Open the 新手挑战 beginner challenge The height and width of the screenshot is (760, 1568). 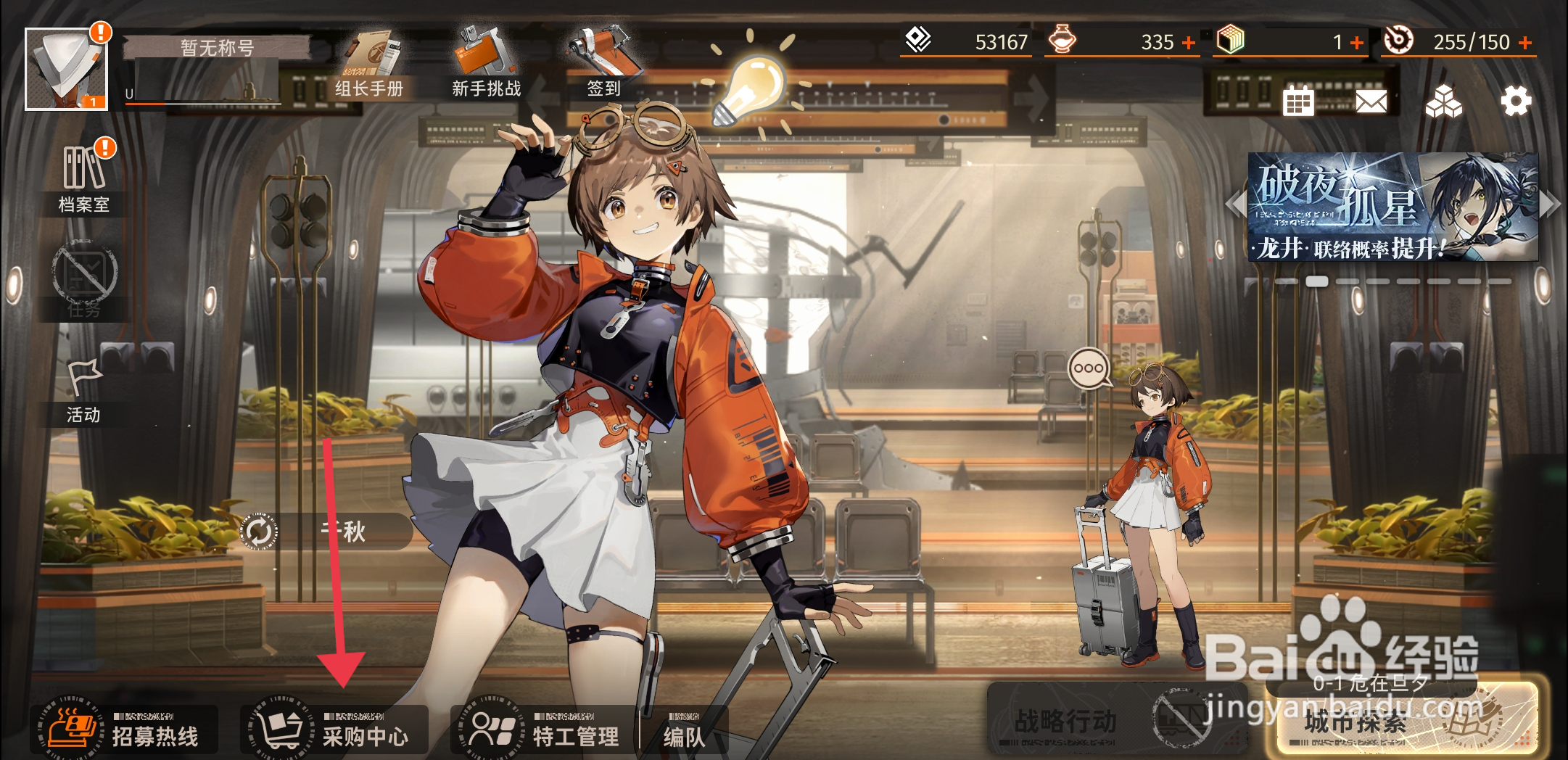click(485, 67)
